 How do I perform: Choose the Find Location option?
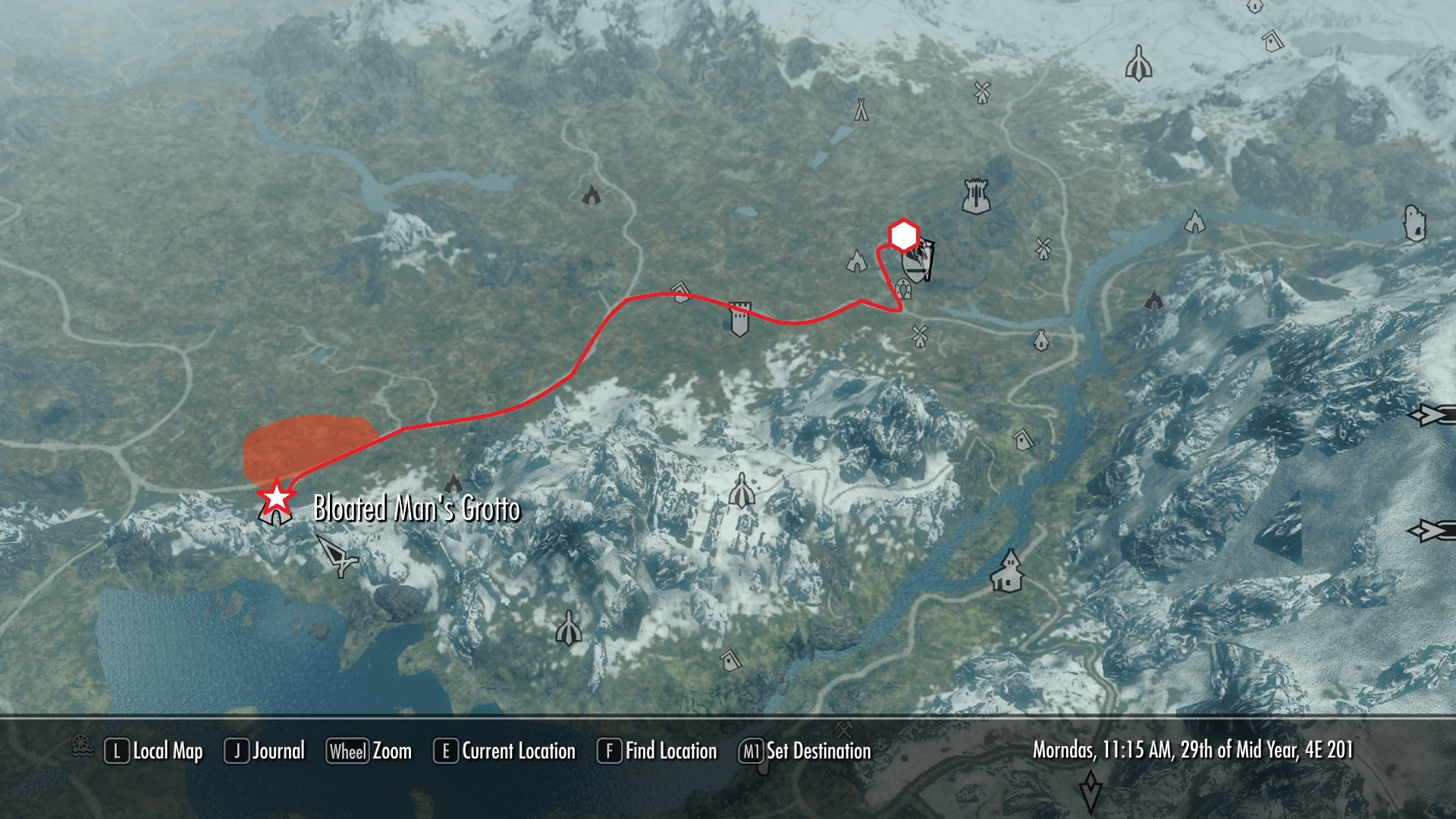point(657,751)
